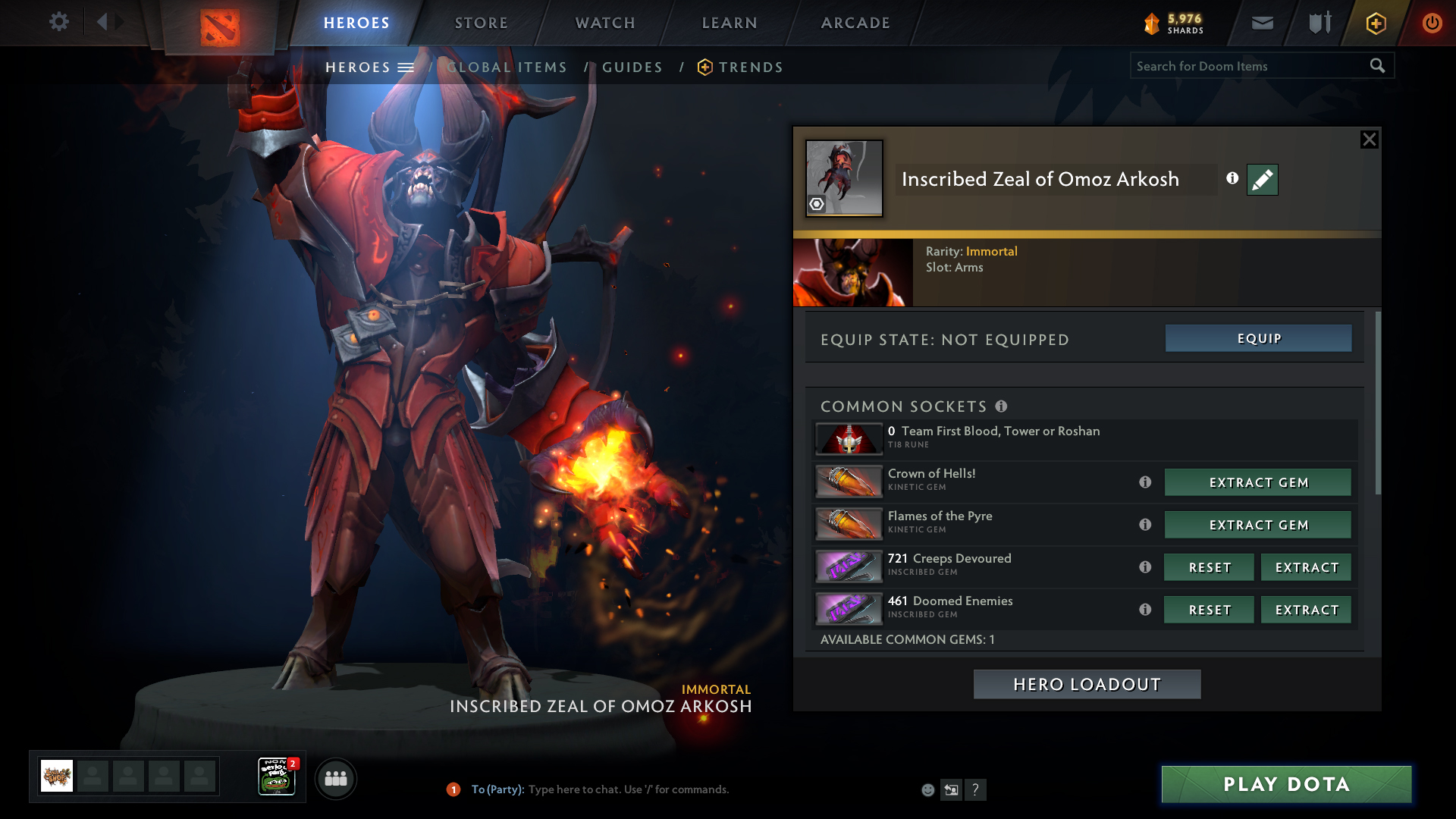Start matchmaking with Play Dota
The image size is (1456, 819).
tap(1286, 784)
